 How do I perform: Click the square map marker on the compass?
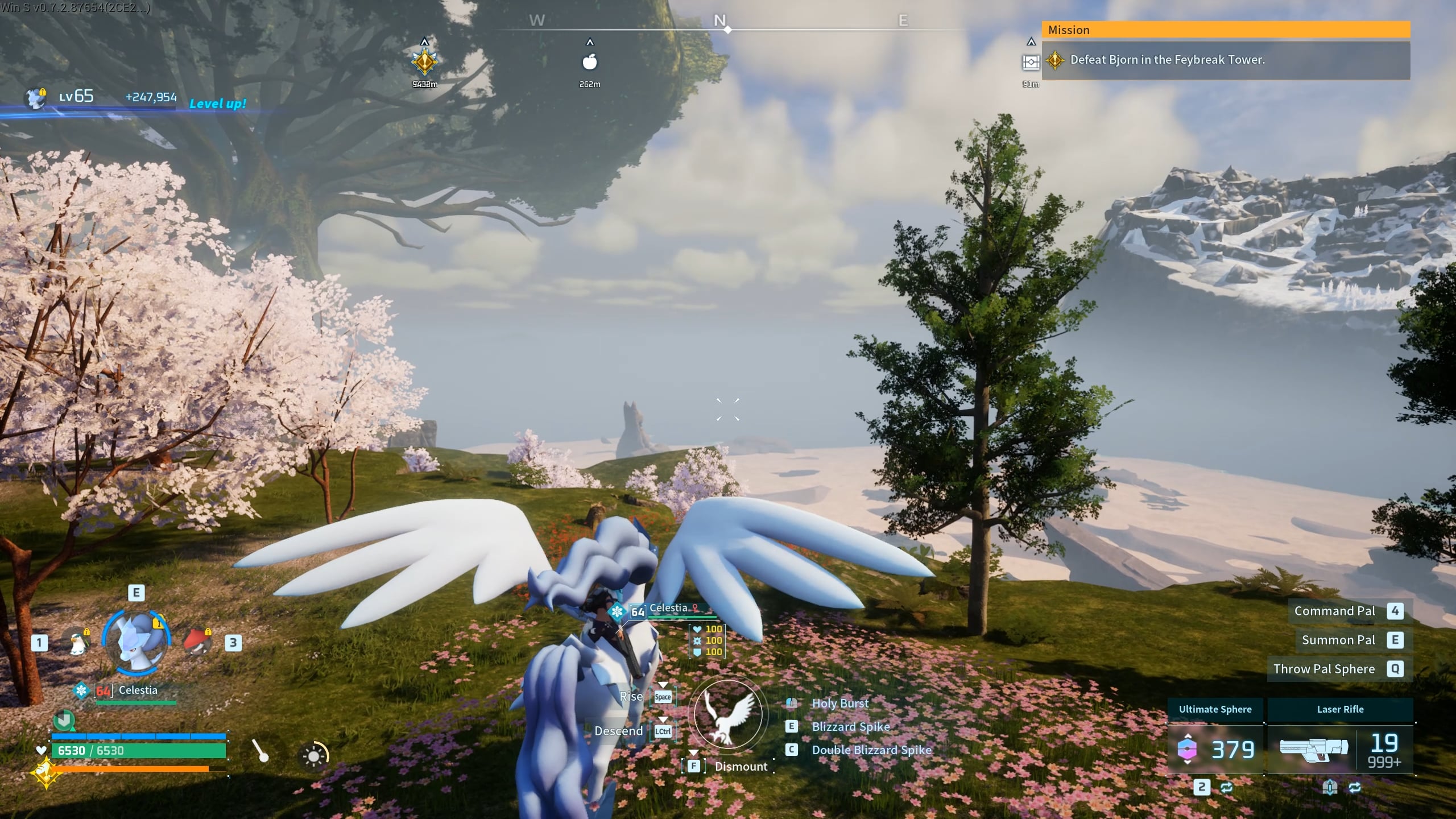point(1031,62)
